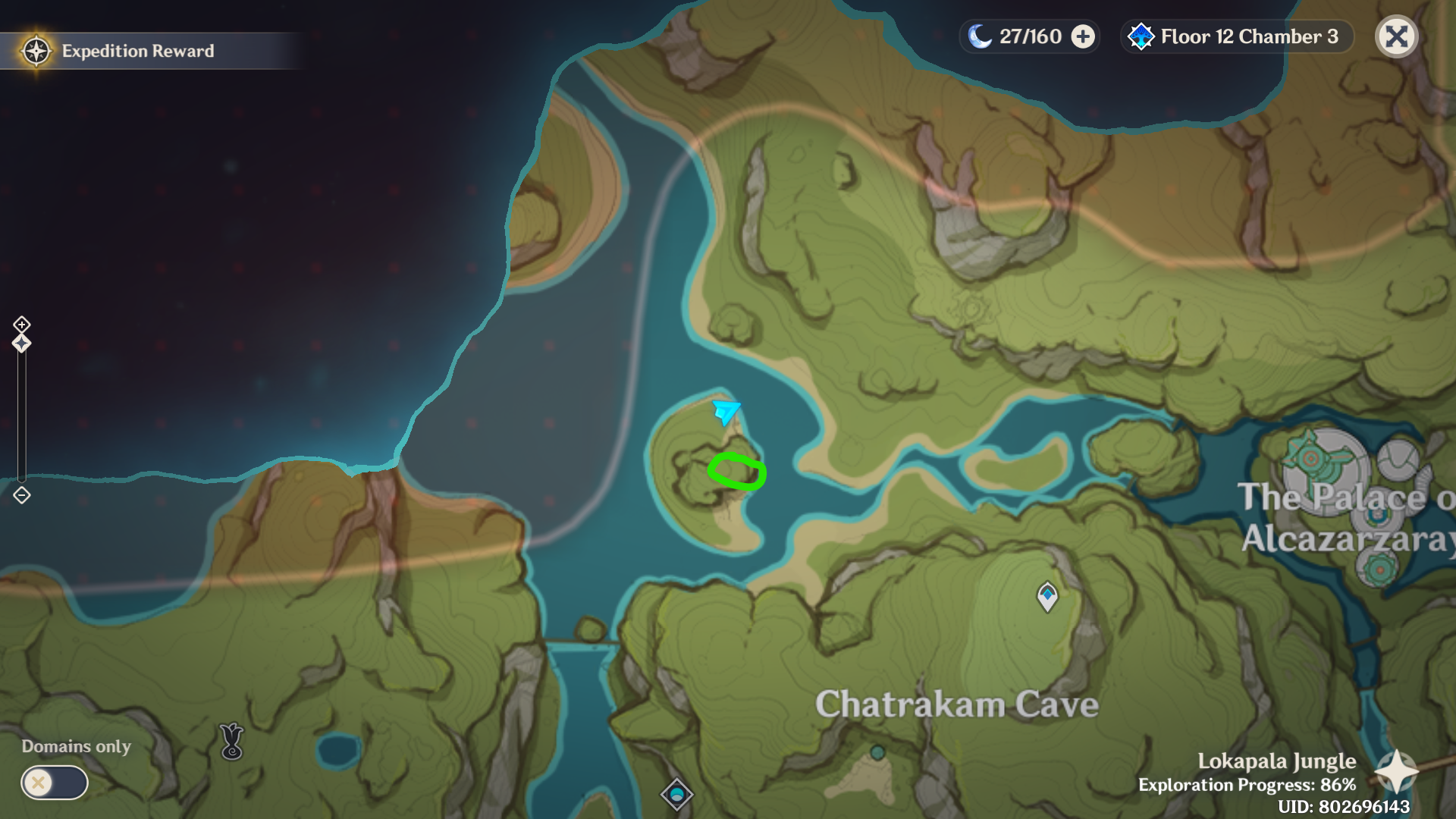Select the Spiral Abyss tree icon beside Floor 12
Screen dimensions: 1456x819
1141,36
